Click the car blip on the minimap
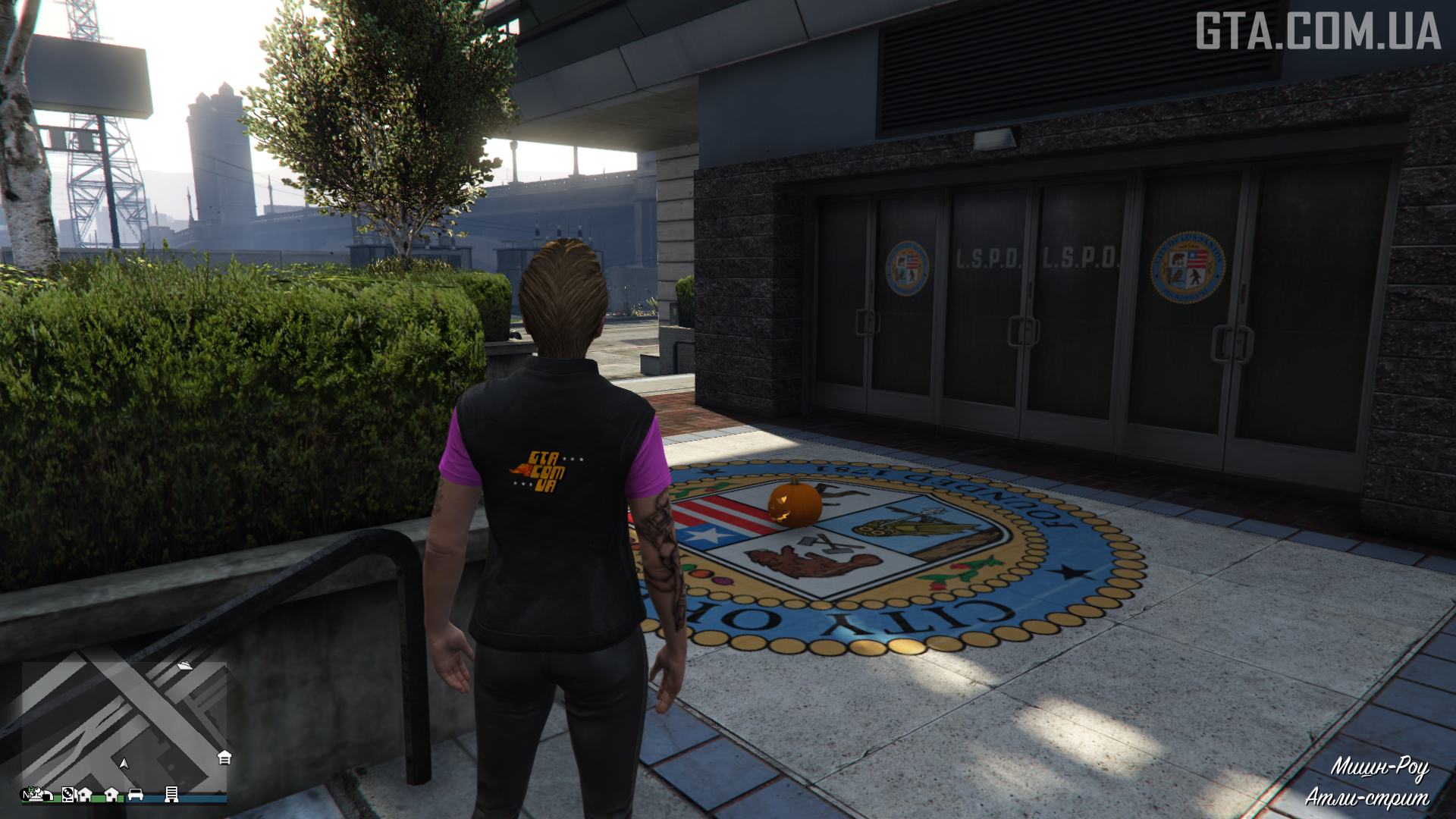 pos(136,794)
